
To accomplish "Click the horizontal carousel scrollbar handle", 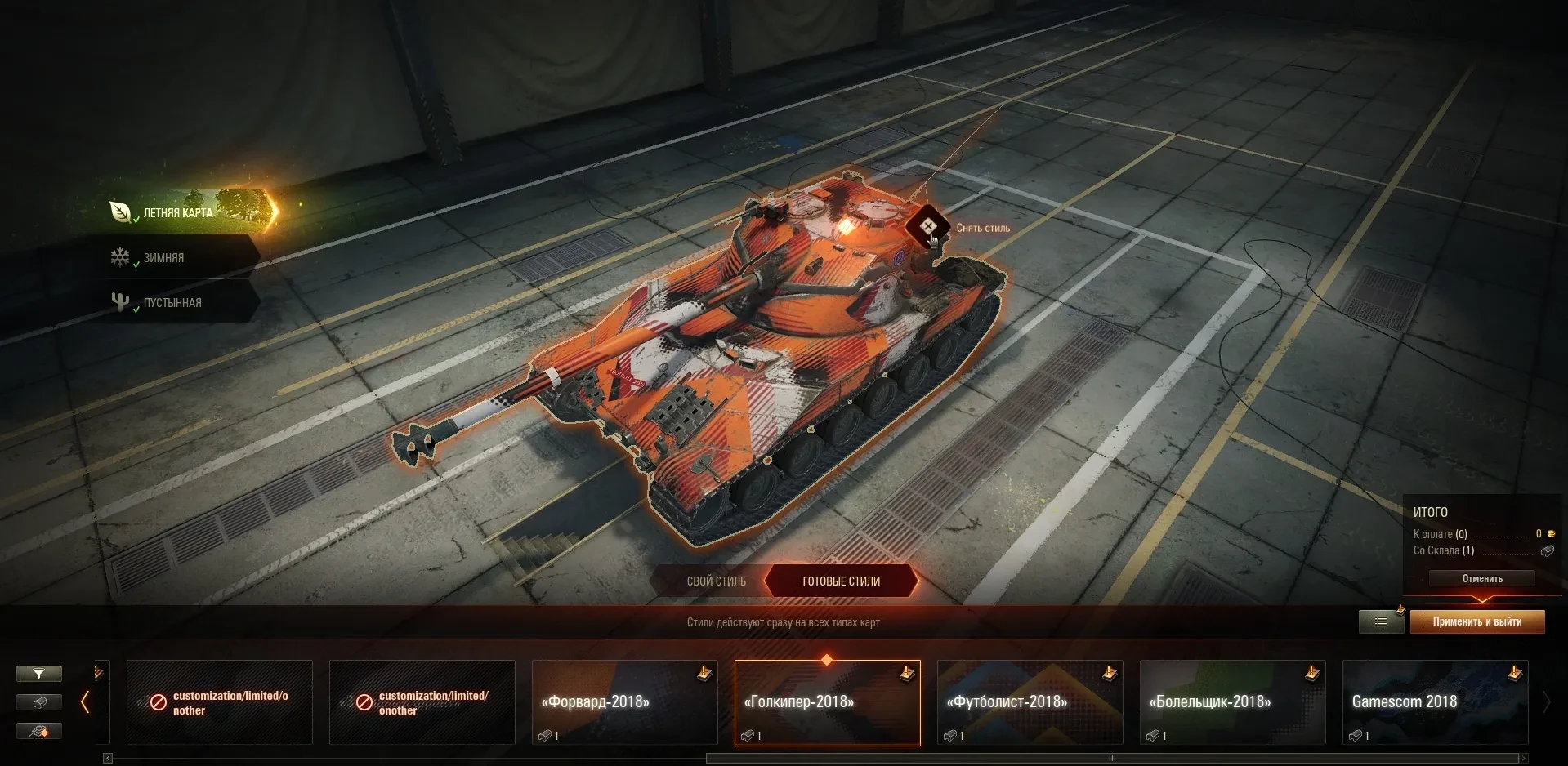I will pos(1111,759).
